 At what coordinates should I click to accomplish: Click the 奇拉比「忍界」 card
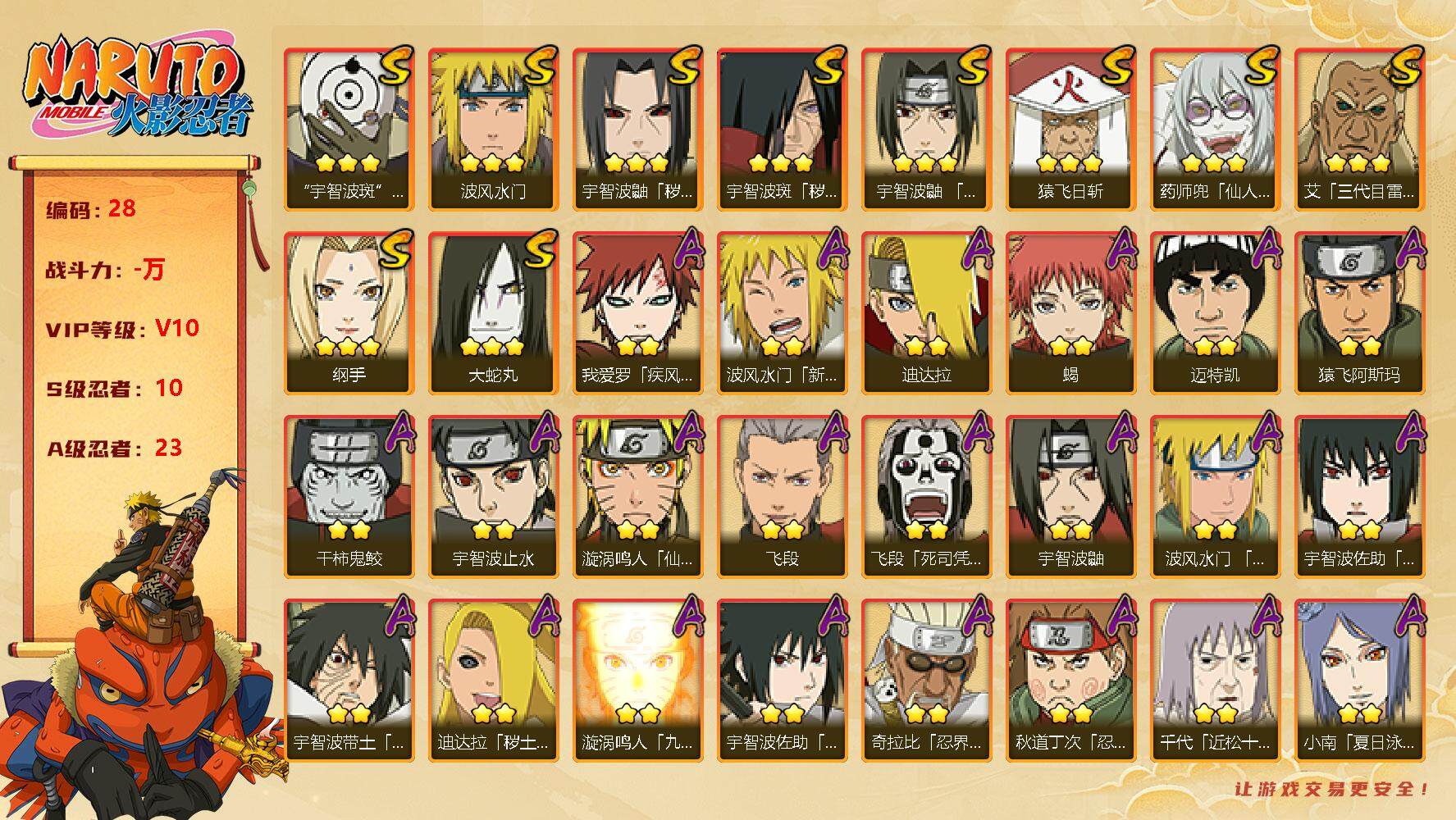click(926, 680)
